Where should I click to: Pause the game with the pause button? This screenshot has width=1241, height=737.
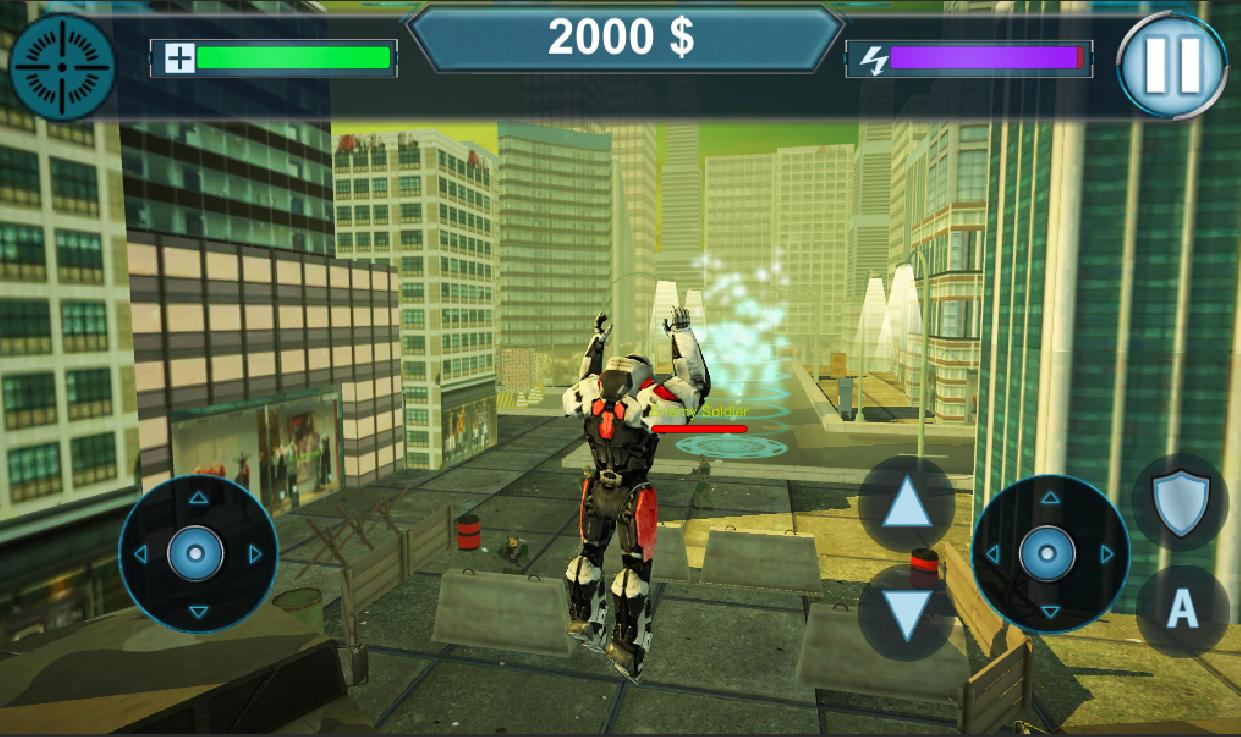tap(1171, 66)
